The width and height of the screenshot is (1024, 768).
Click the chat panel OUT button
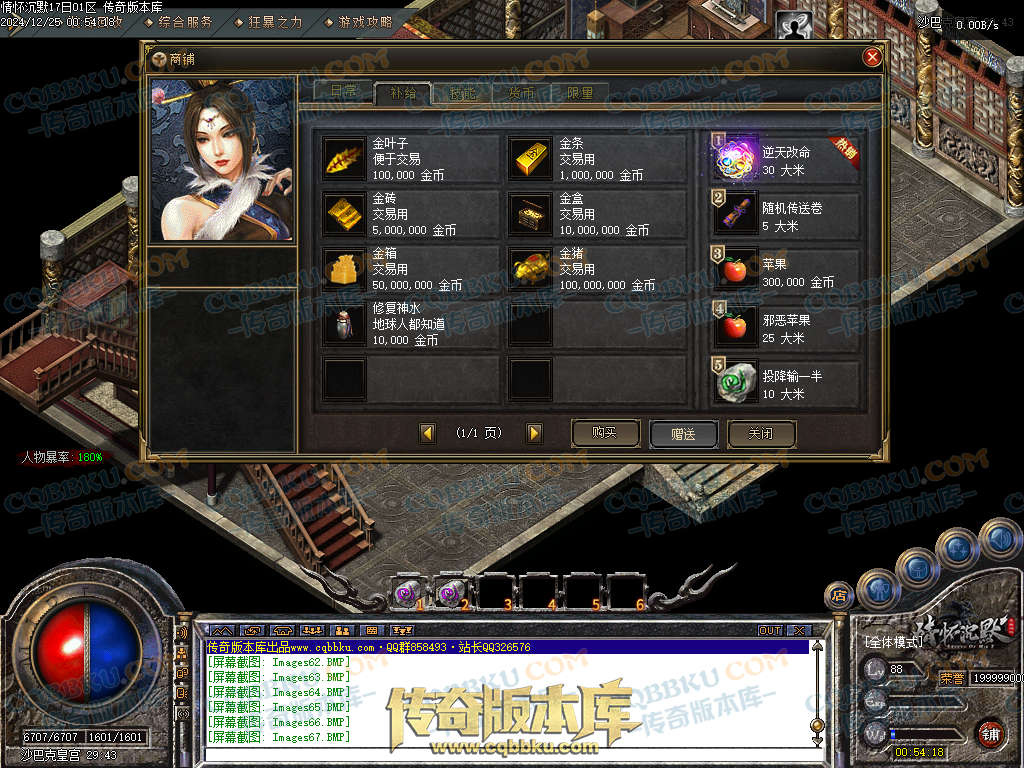click(769, 630)
